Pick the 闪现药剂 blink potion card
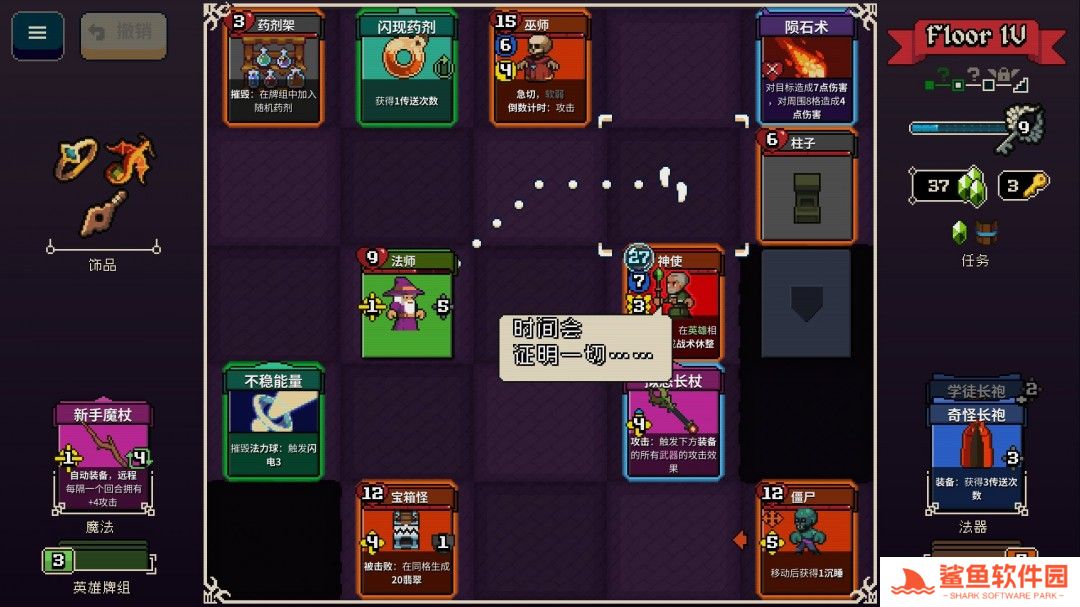The height and width of the screenshot is (607, 1080). (x=406, y=67)
